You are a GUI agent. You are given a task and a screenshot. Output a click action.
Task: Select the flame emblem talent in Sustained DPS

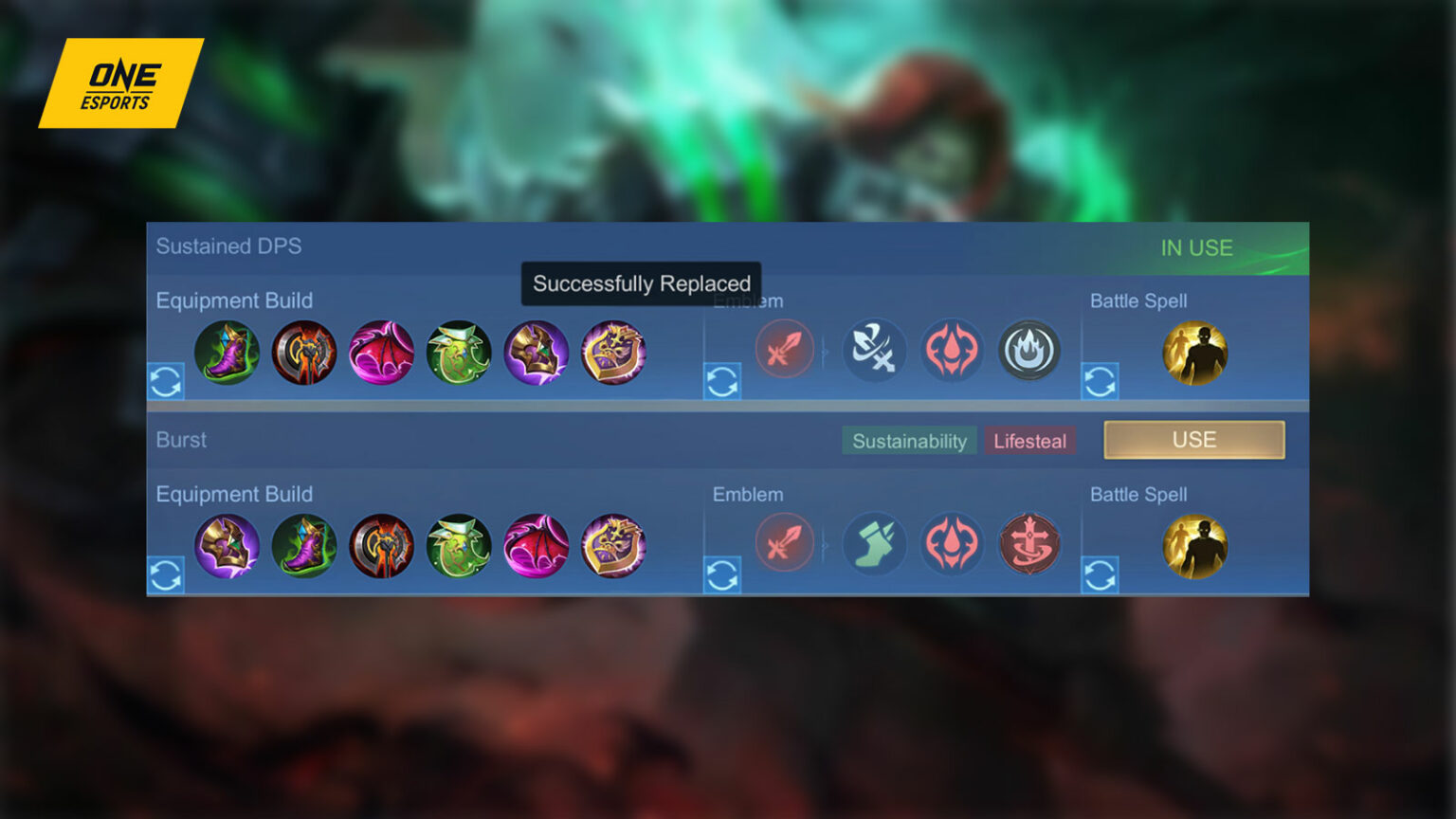point(1030,351)
